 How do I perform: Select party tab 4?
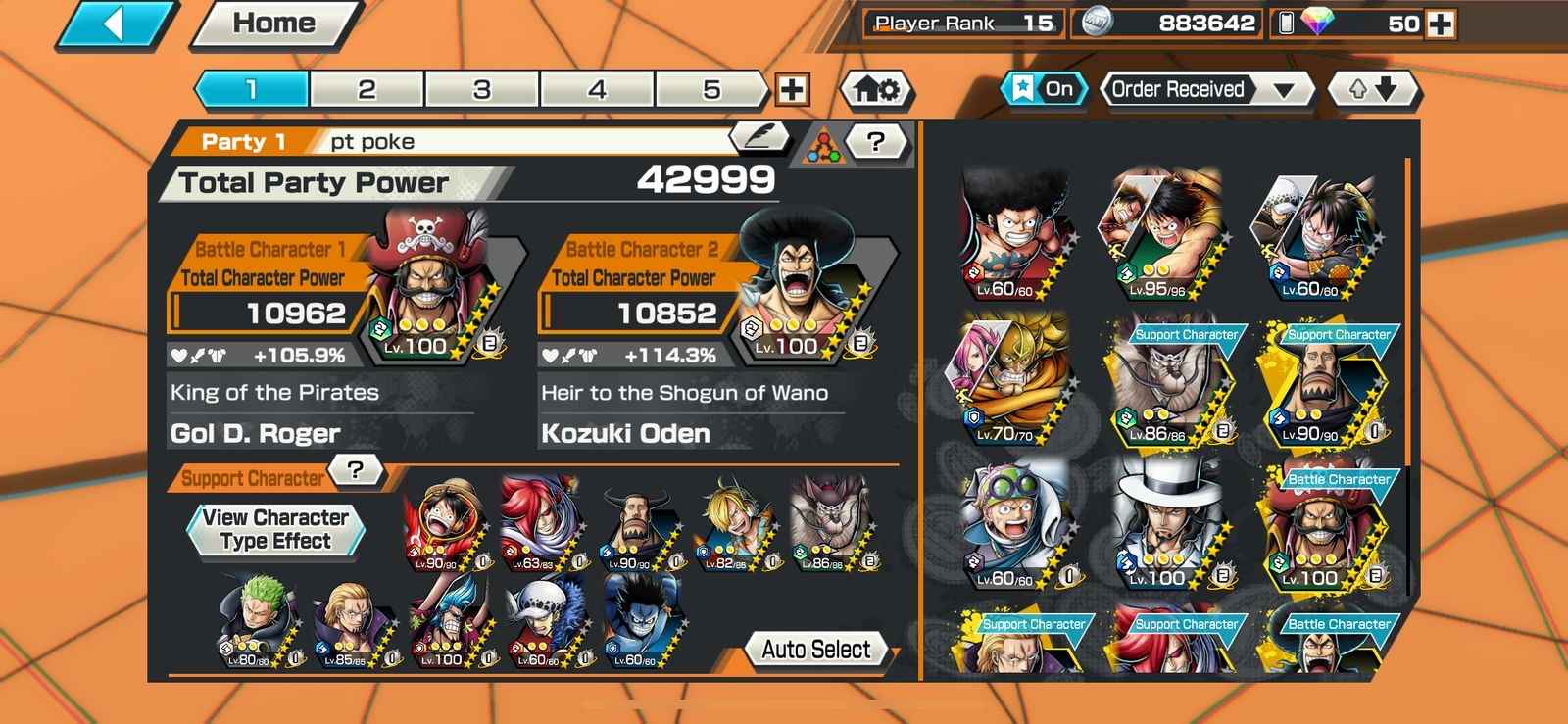[597, 89]
